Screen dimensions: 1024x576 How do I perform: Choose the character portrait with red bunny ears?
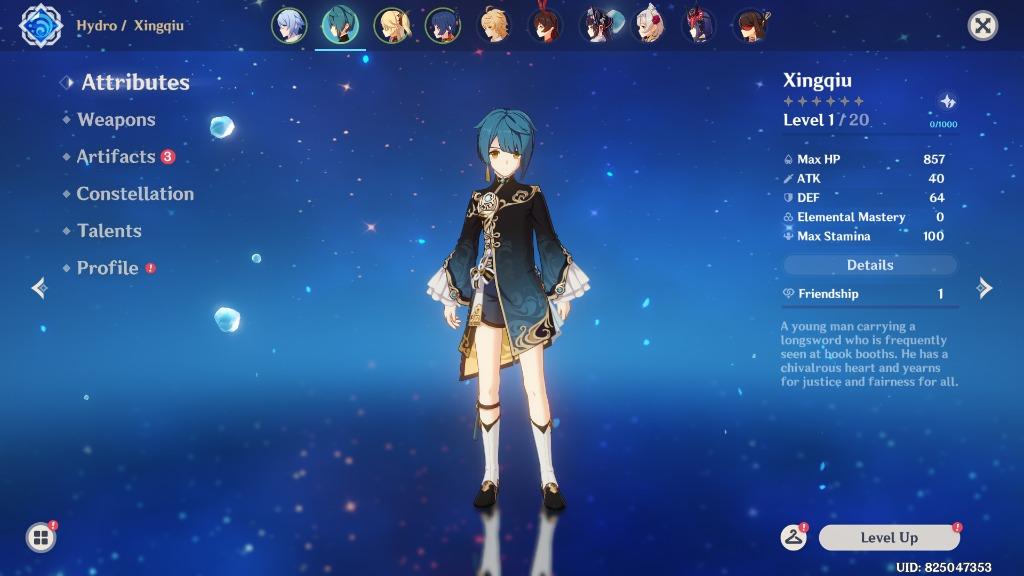point(545,26)
